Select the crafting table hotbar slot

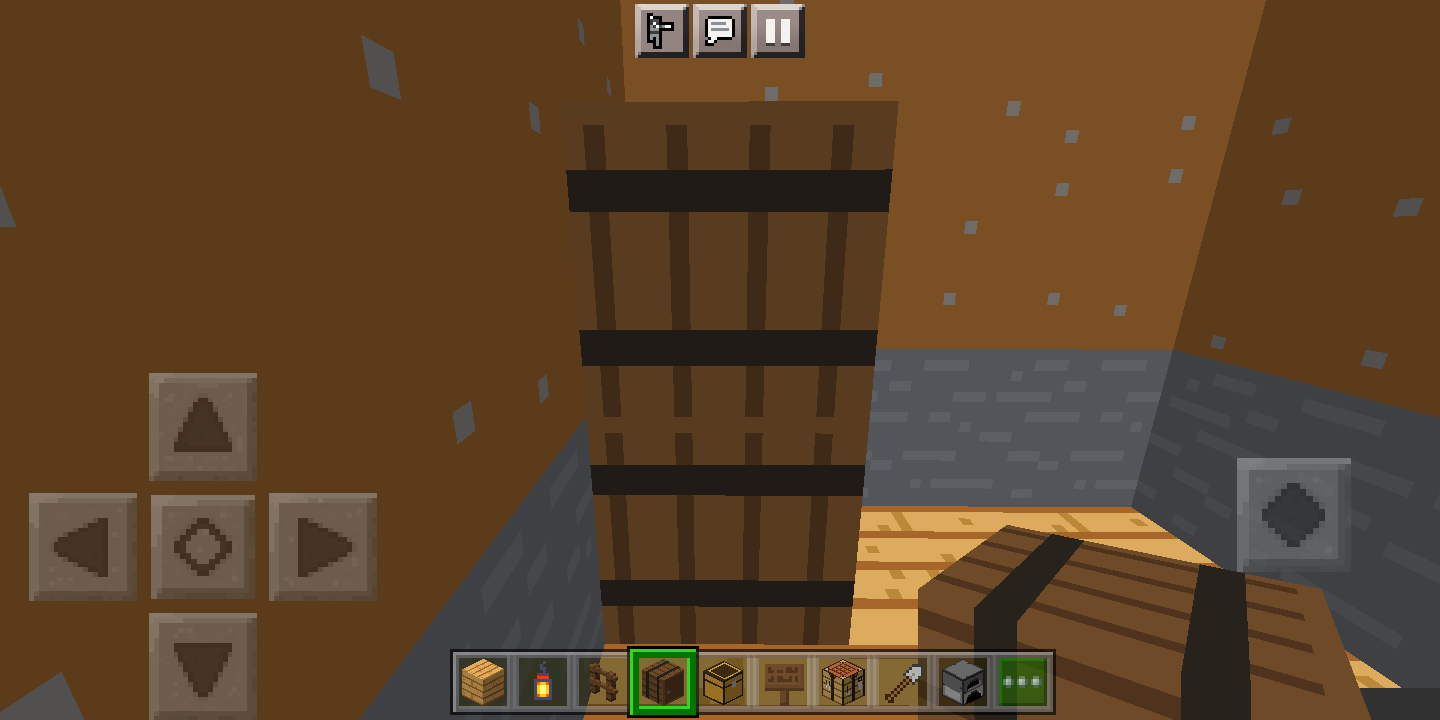coord(843,681)
